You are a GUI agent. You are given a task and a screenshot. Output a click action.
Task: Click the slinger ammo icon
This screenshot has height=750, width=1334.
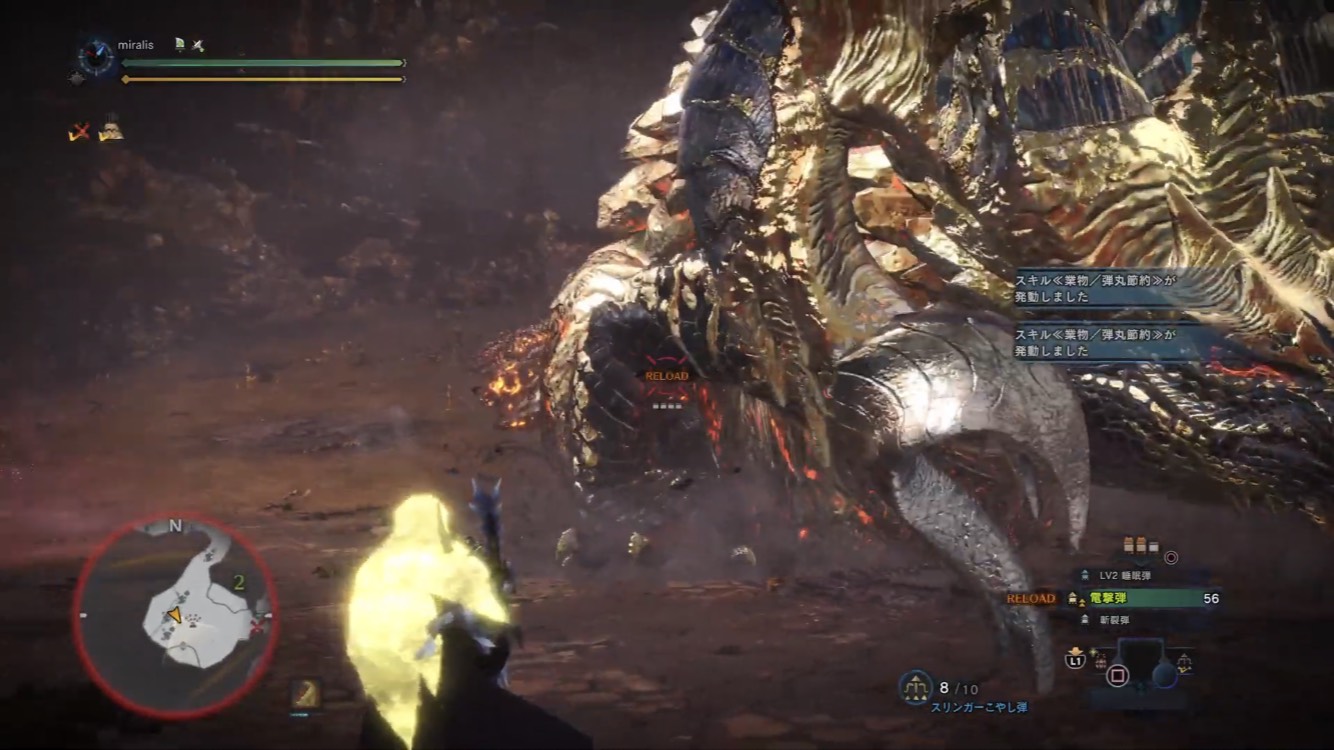[x=915, y=688]
